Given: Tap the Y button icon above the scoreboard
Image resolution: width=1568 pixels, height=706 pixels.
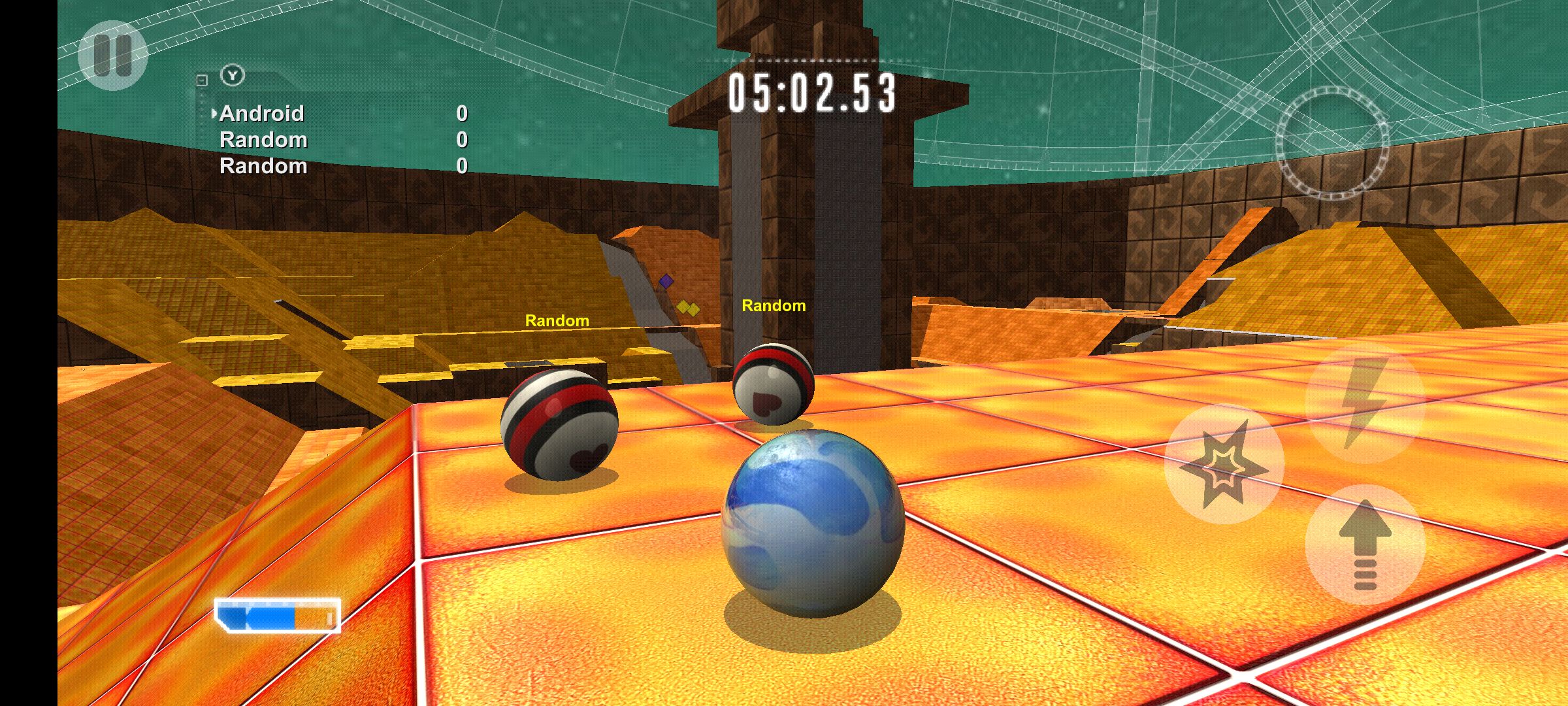Looking at the screenshot, I should 232,75.
